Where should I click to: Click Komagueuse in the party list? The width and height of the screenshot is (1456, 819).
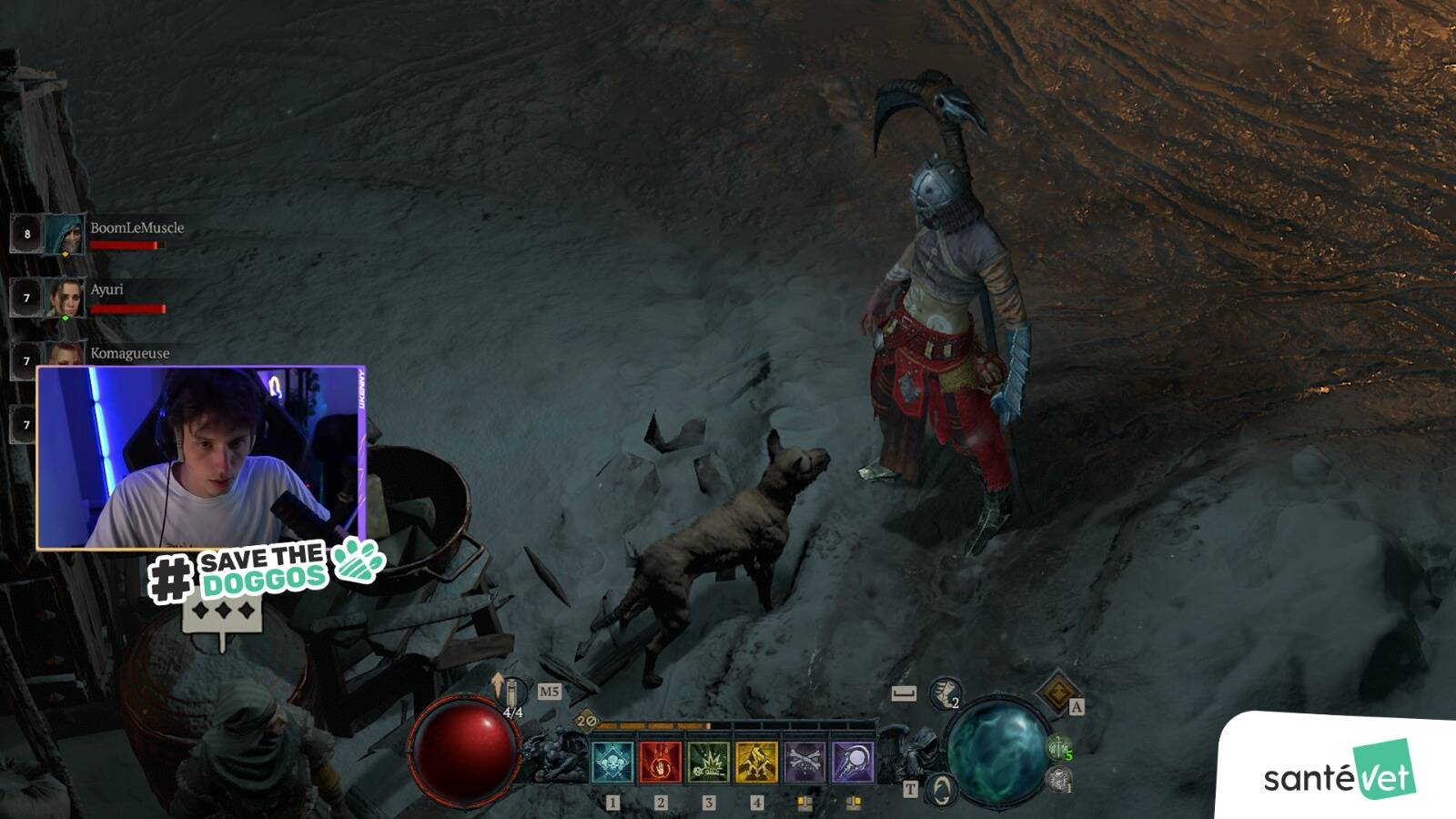click(129, 353)
